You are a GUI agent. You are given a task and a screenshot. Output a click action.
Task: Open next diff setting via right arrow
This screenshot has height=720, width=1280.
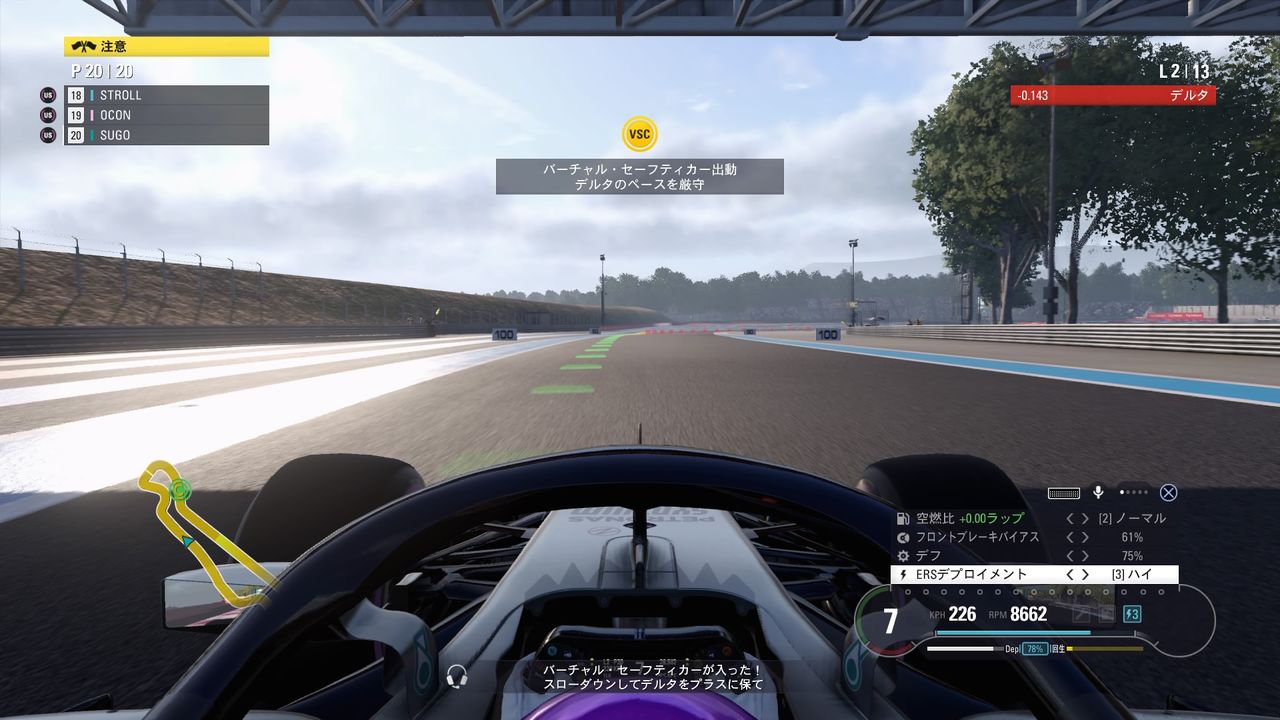pyautogui.click(x=1086, y=555)
